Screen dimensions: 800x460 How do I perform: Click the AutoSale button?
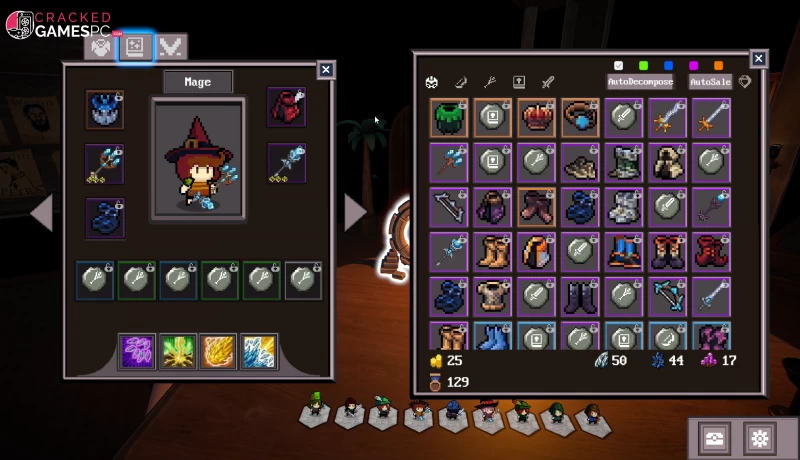pyautogui.click(x=710, y=82)
